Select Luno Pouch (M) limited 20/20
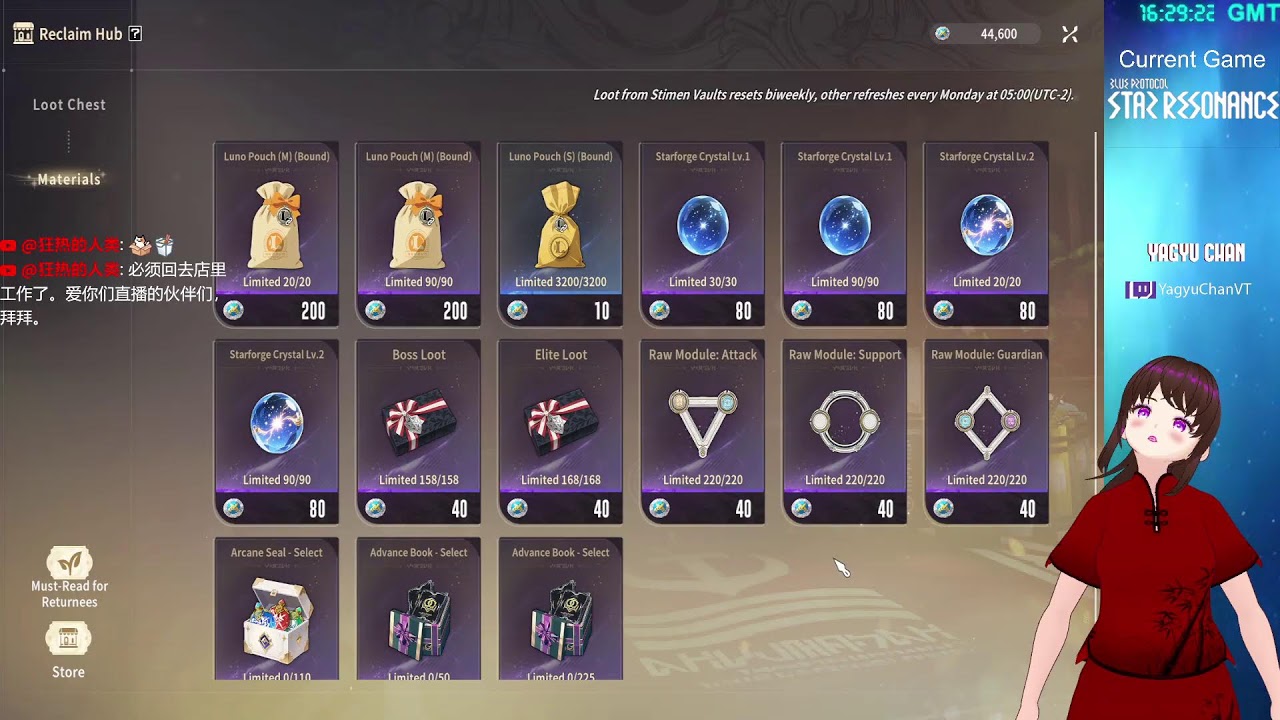This screenshot has height=720, width=1280. [x=276, y=234]
